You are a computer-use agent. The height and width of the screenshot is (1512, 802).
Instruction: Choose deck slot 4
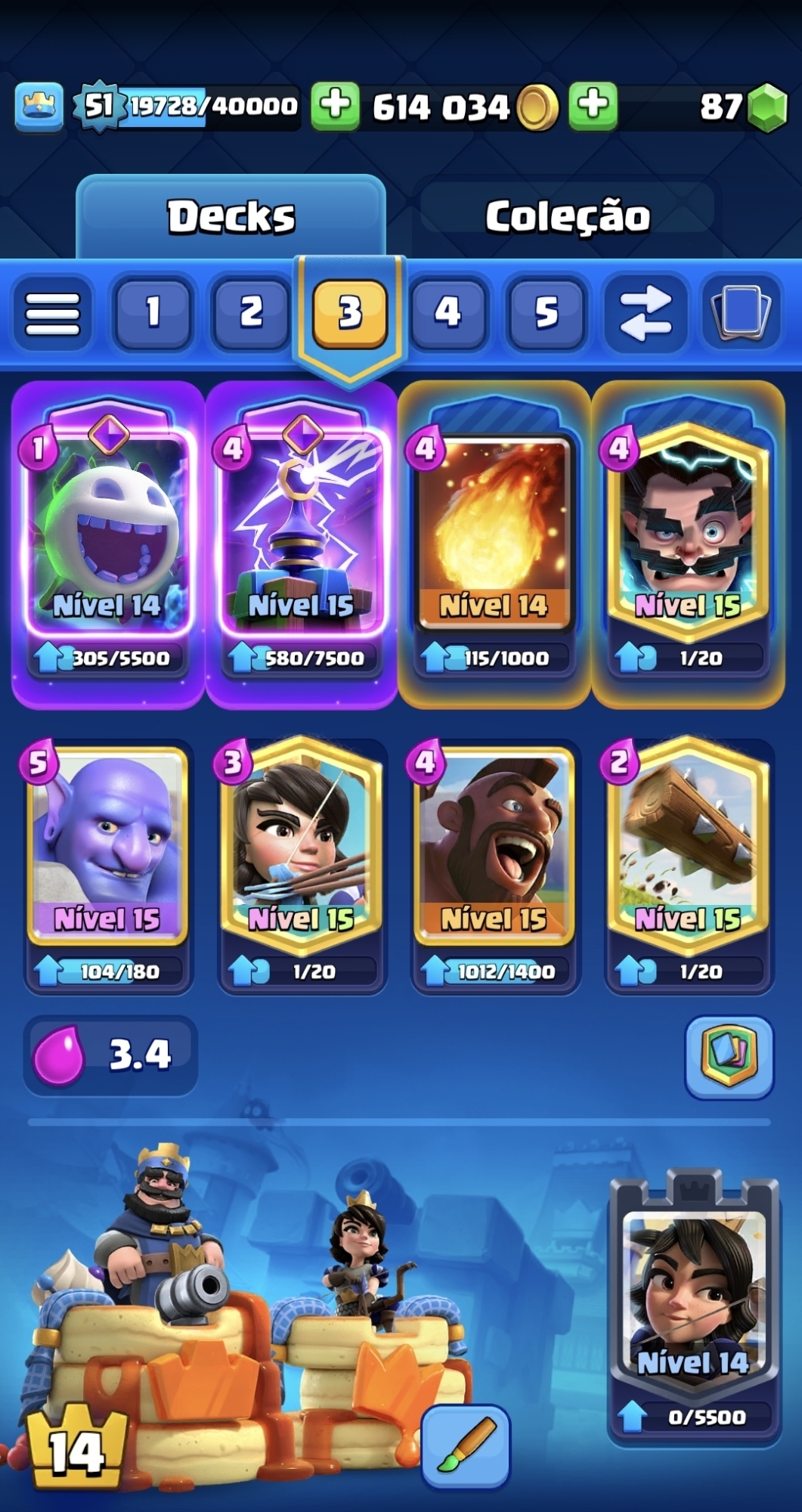447,312
